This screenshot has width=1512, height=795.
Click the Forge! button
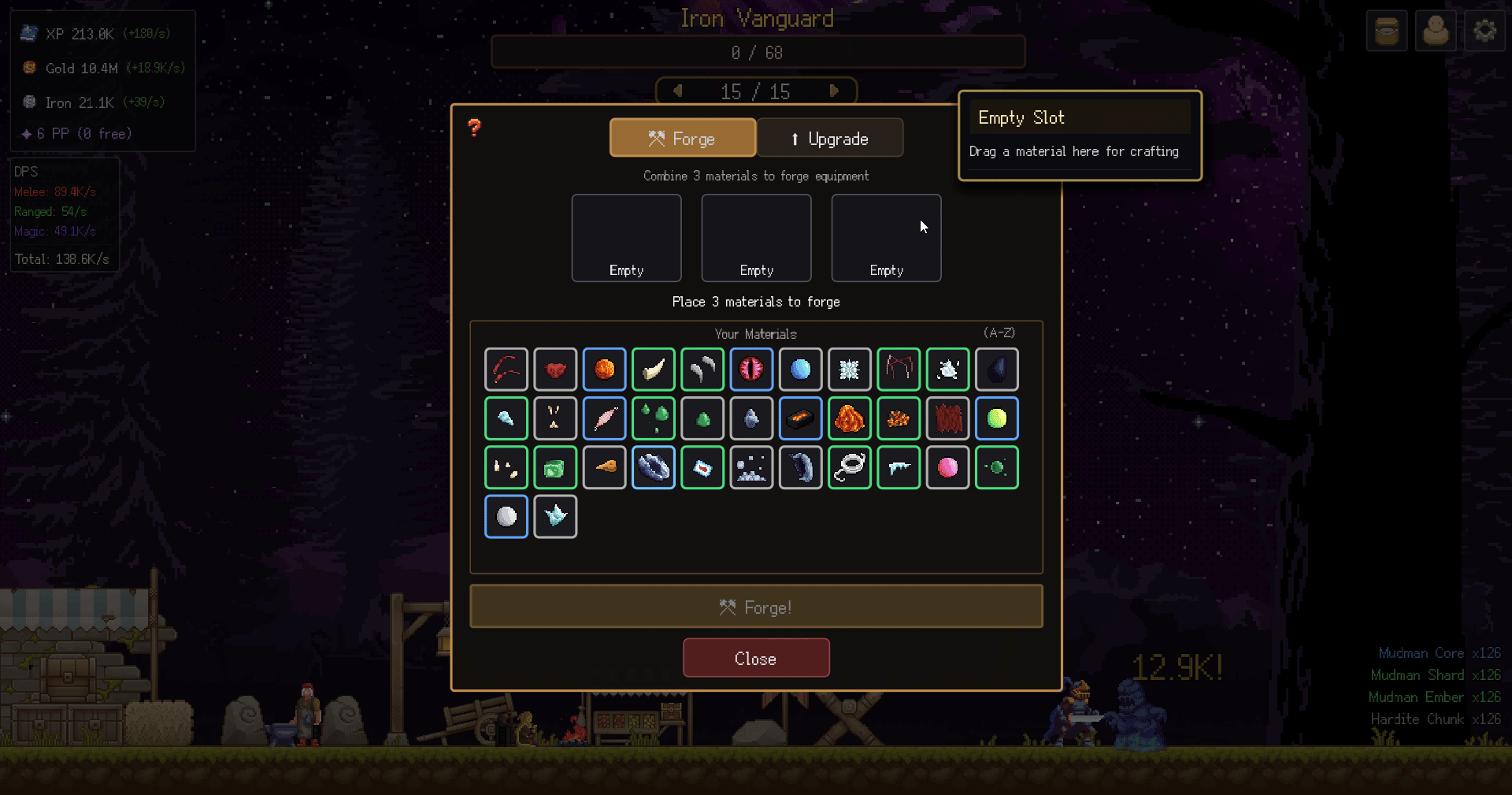pyautogui.click(x=756, y=607)
